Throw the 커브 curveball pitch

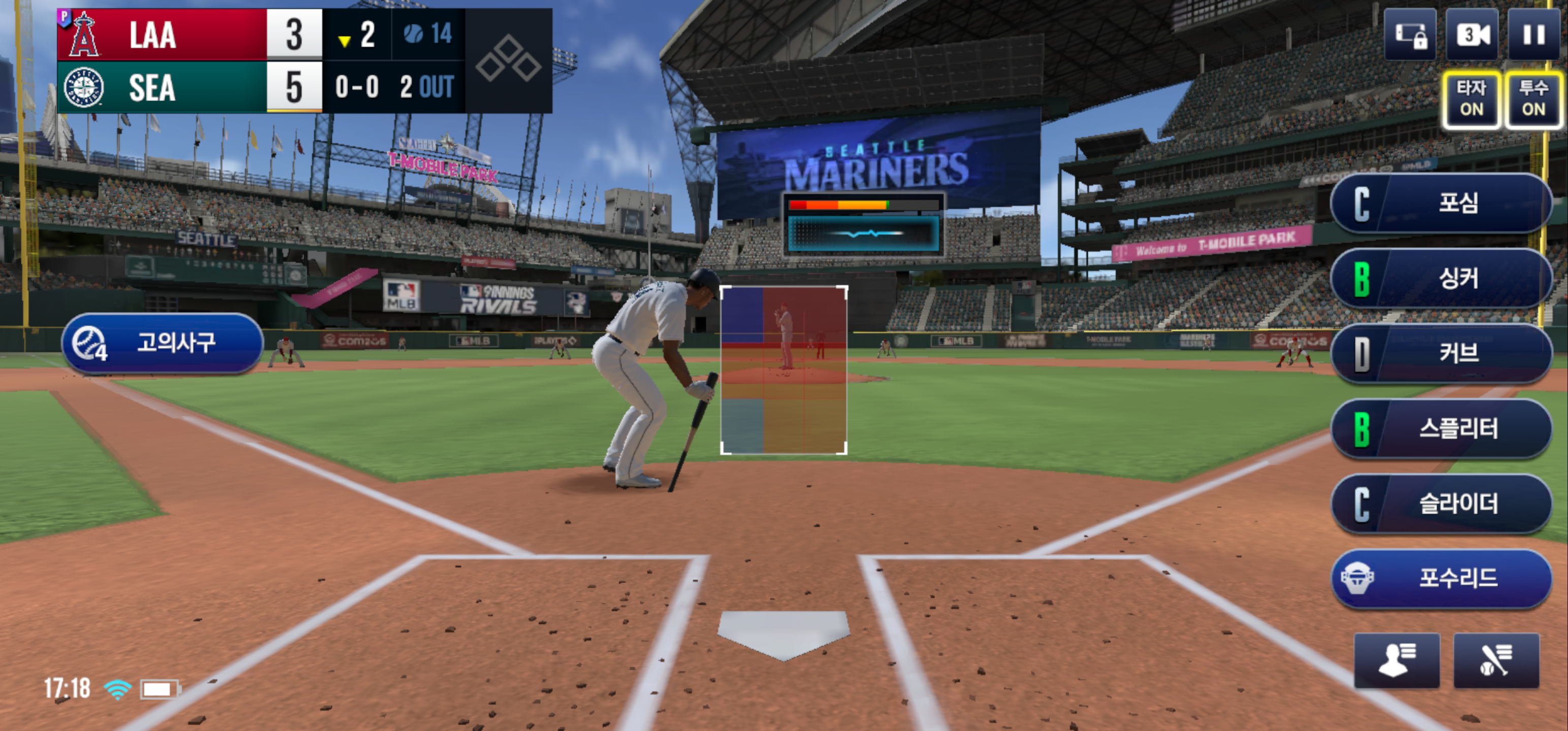(x=1440, y=354)
